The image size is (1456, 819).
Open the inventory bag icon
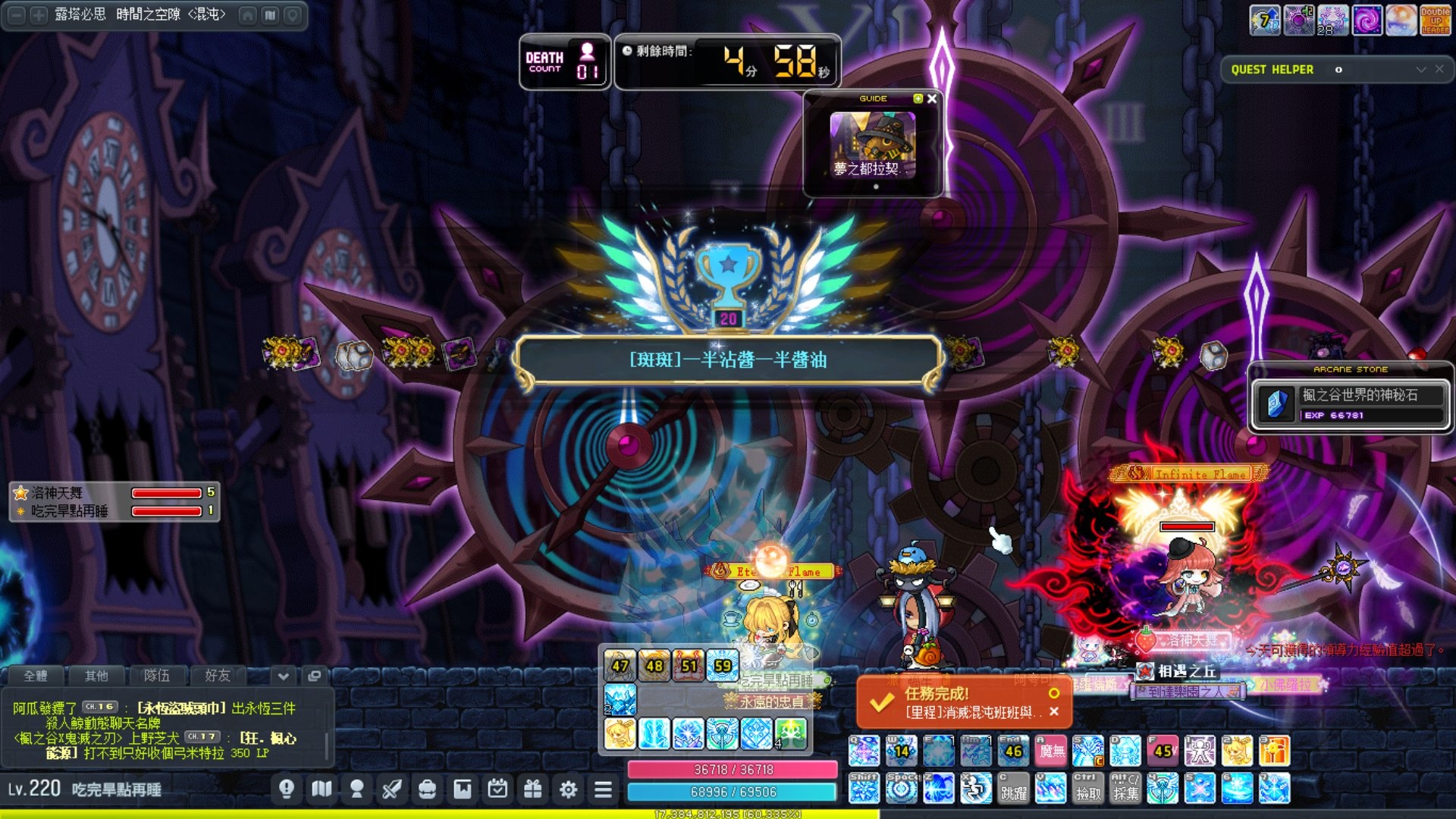(427, 789)
